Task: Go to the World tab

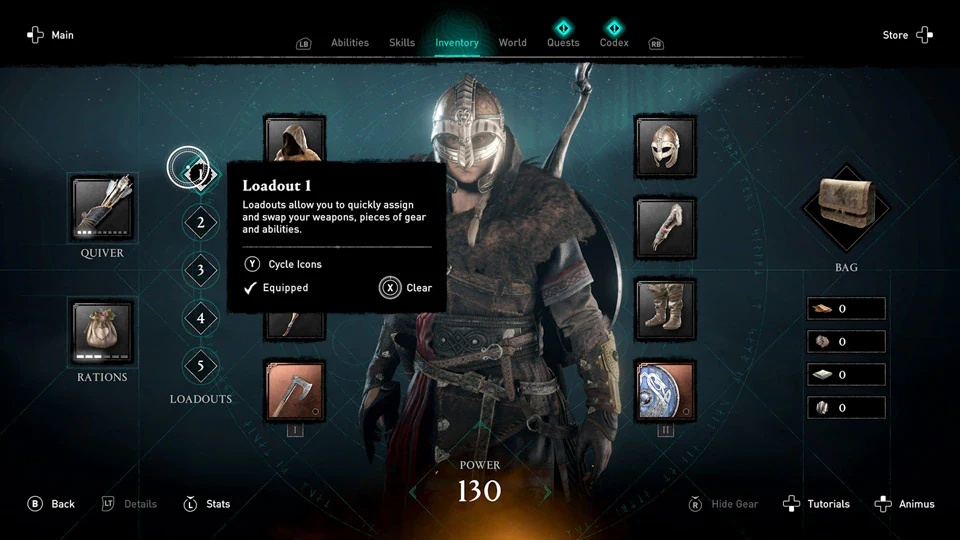Action: (x=513, y=43)
